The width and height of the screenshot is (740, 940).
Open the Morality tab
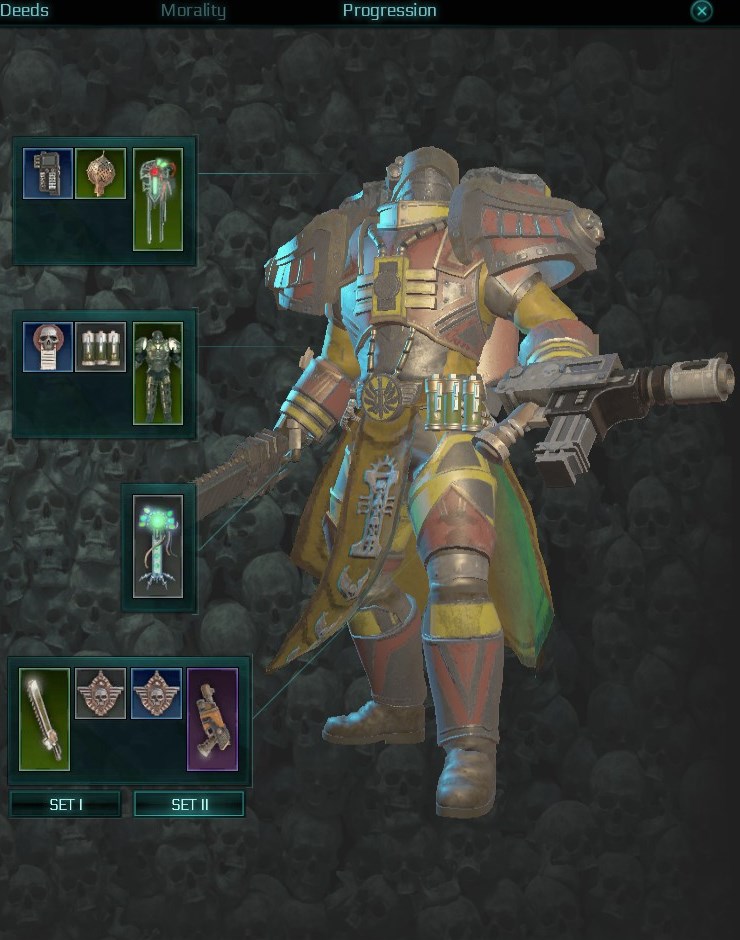coord(193,11)
